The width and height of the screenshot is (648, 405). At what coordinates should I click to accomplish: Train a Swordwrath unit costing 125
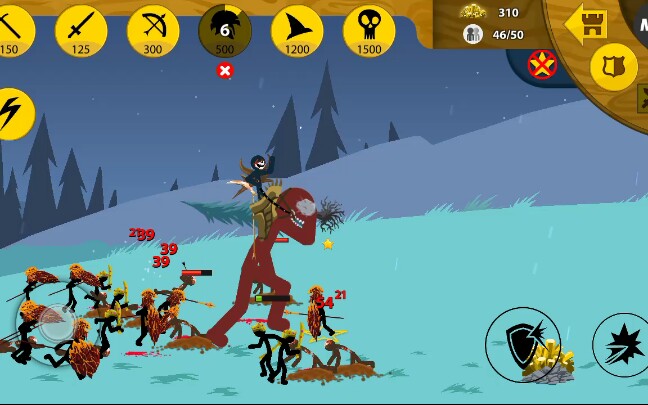(81, 30)
